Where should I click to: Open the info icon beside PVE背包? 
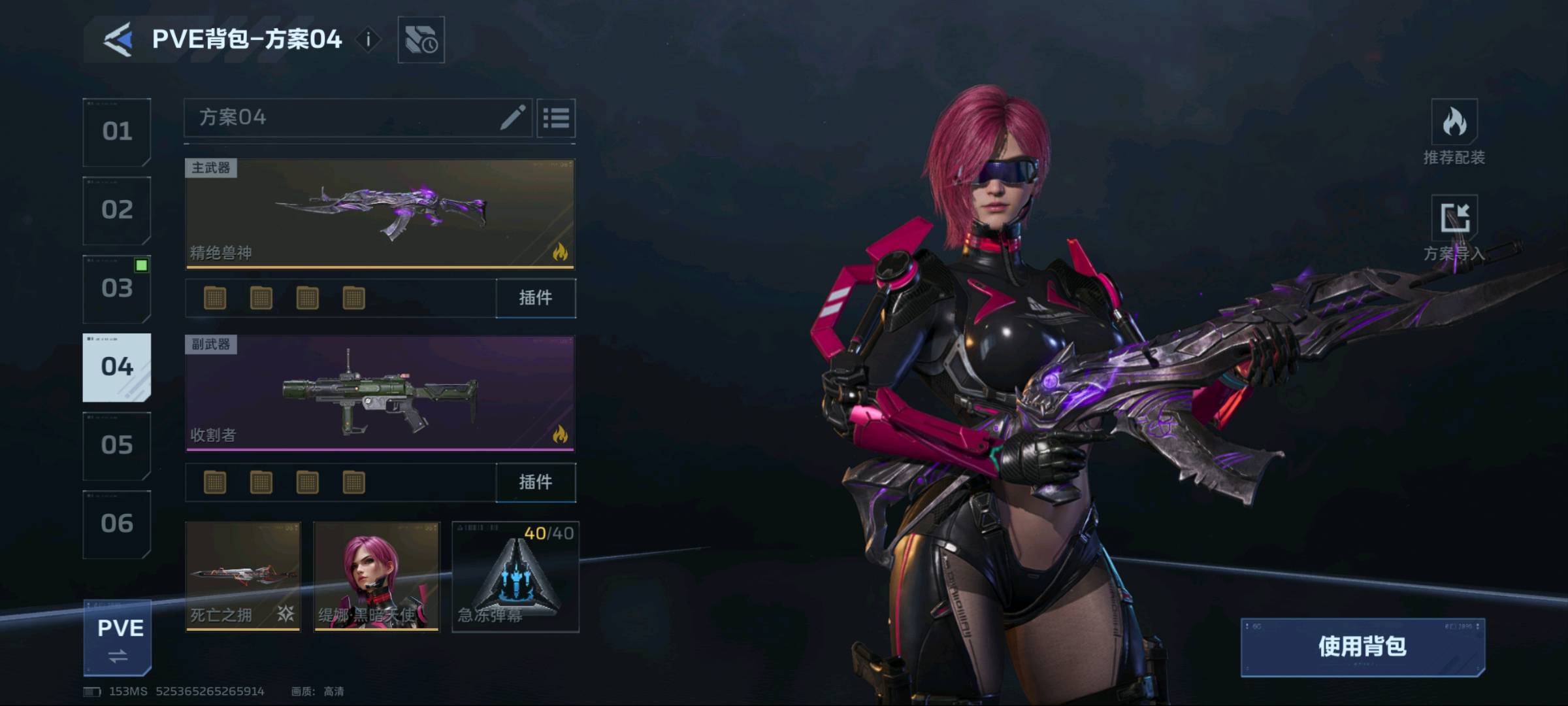(368, 40)
